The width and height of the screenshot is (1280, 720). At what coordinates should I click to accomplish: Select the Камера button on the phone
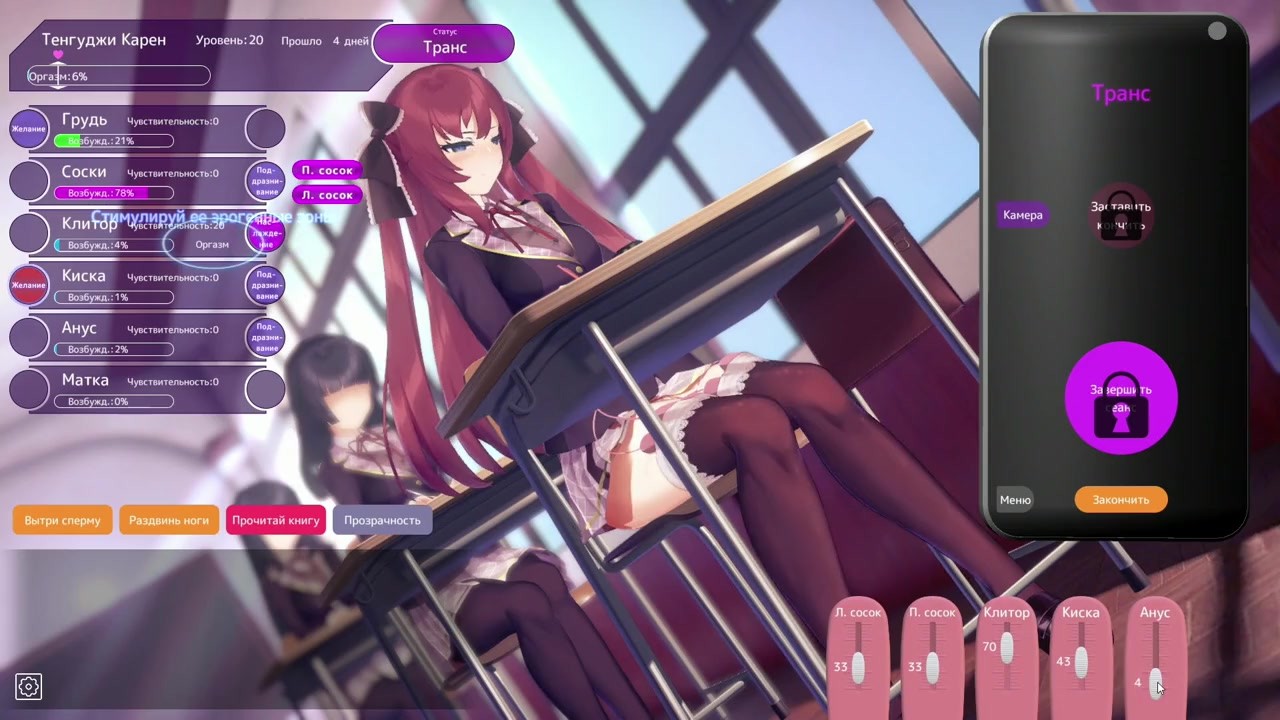pyautogui.click(x=1022, y=215)
